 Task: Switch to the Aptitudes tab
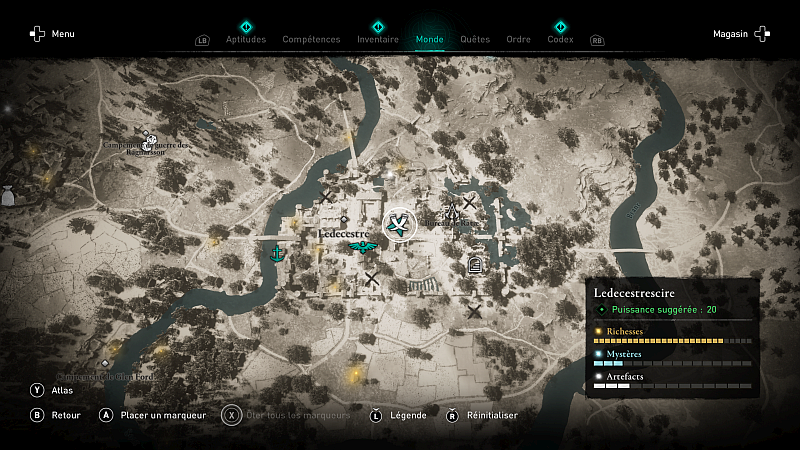(x=246, y=40)
